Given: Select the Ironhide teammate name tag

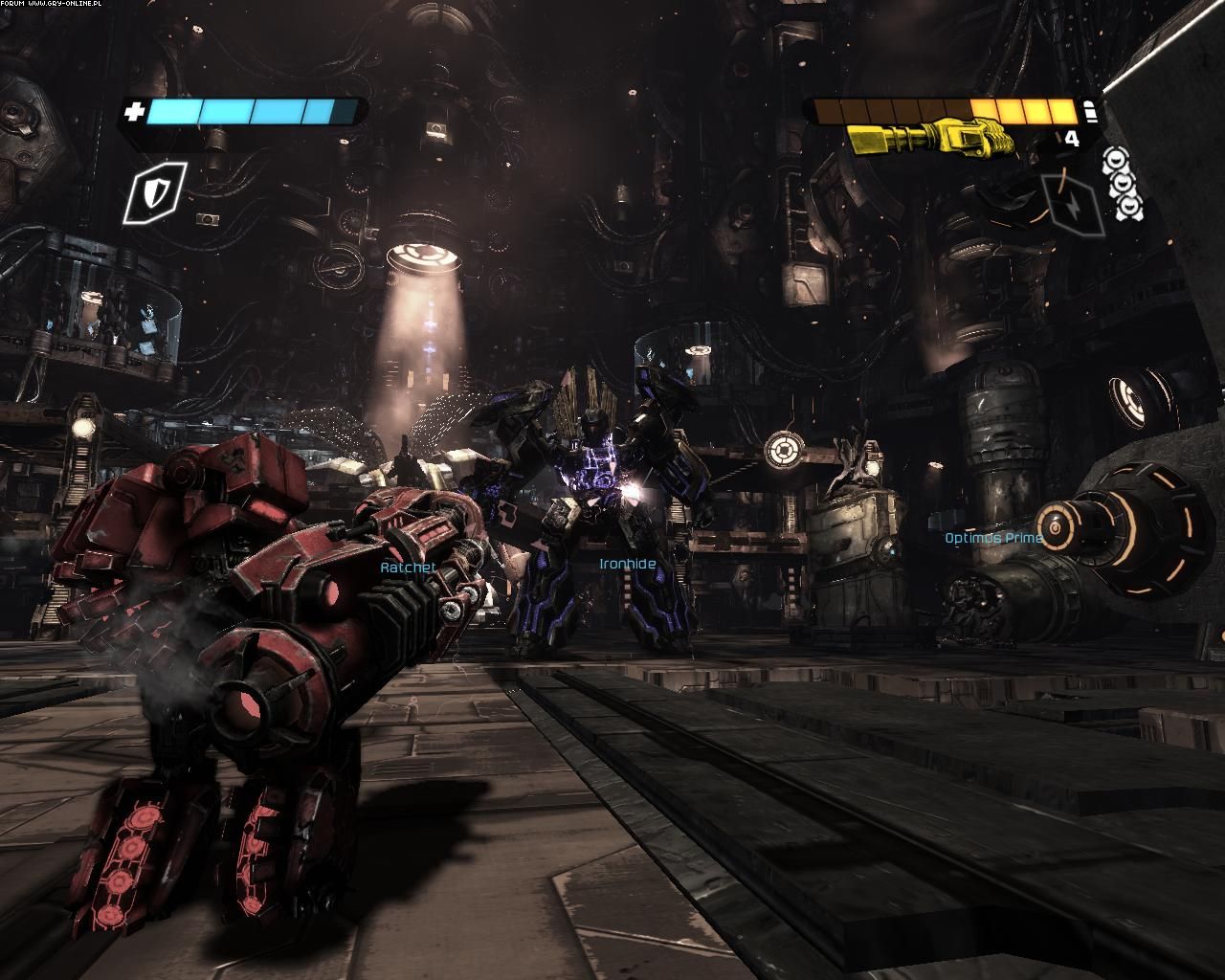Looking at the screenshot, I should click(628, 565).
